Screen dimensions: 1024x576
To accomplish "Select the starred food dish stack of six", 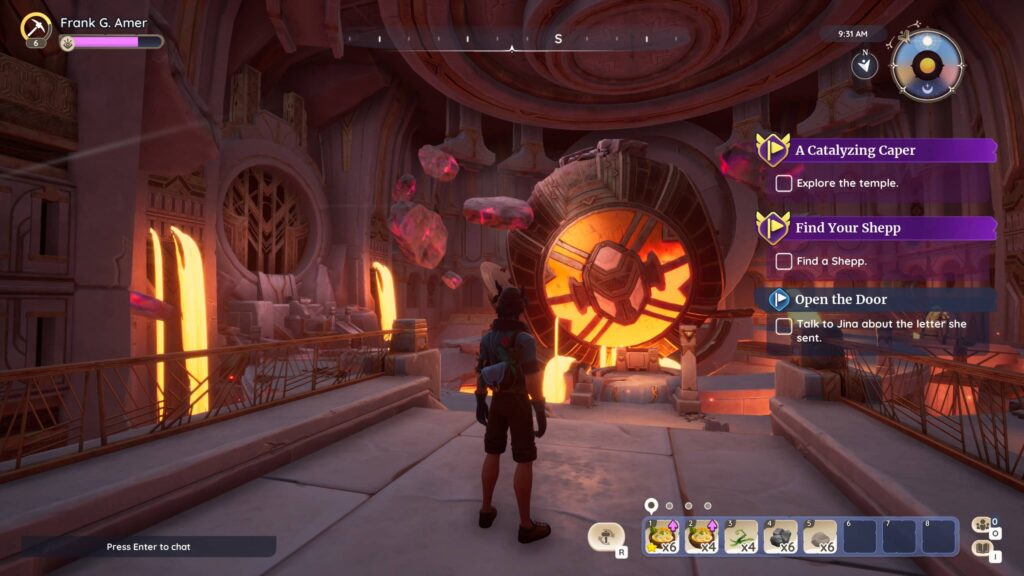I will point(661,537).
